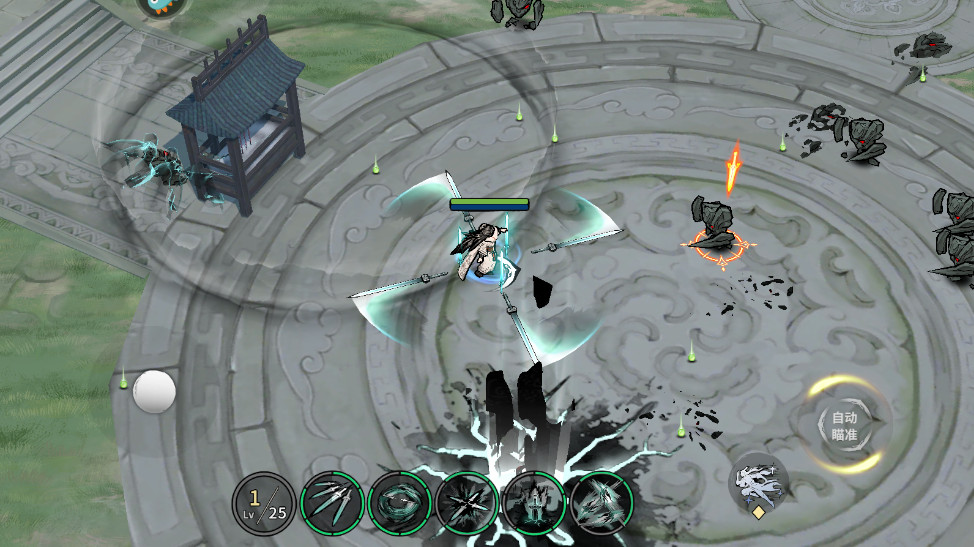This screenshot has height=547, width=974.
Task: Select the sword tower skill icon
Action: coord(532,501)
